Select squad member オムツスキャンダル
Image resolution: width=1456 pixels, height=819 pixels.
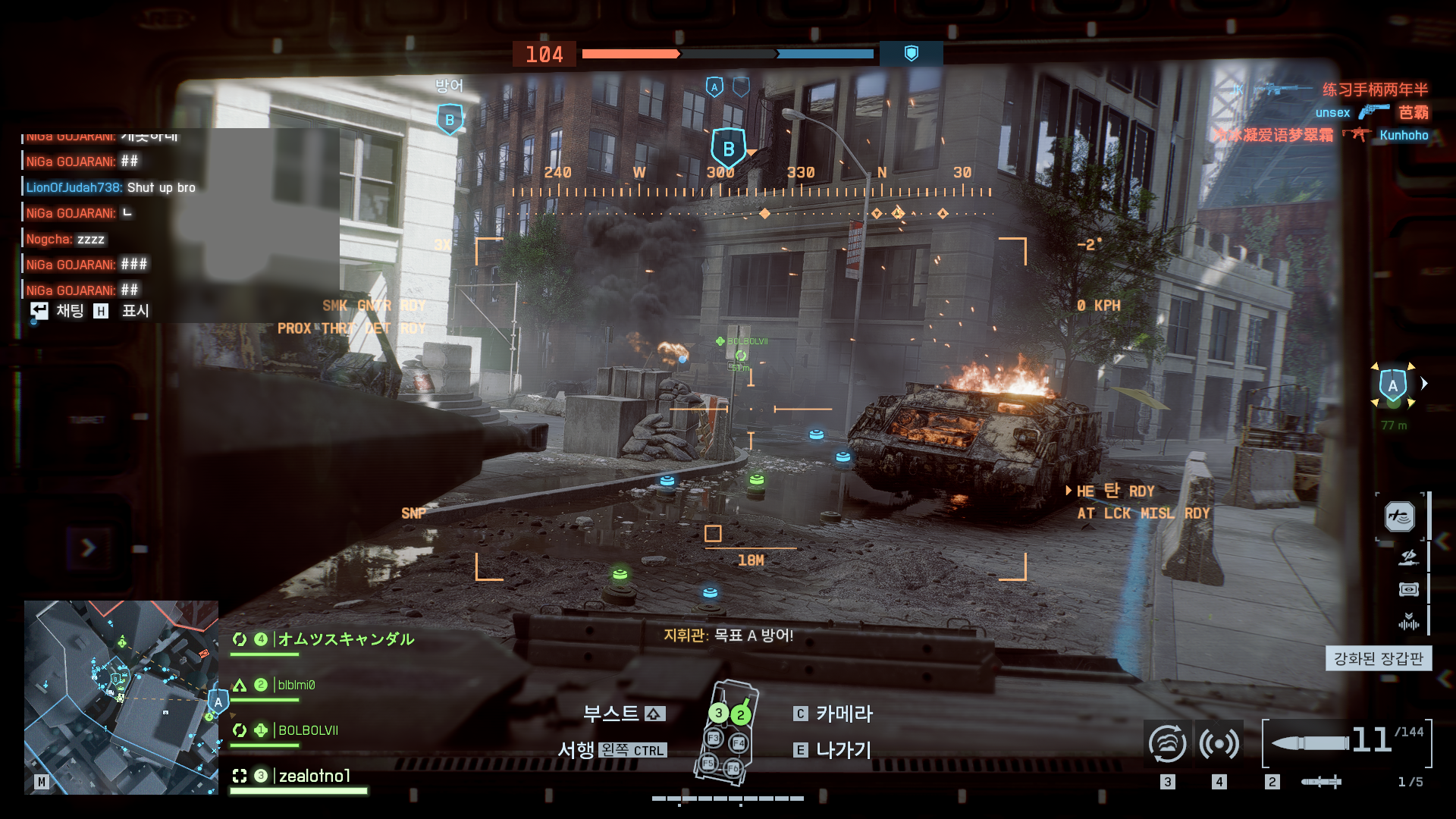coord(346,639)
